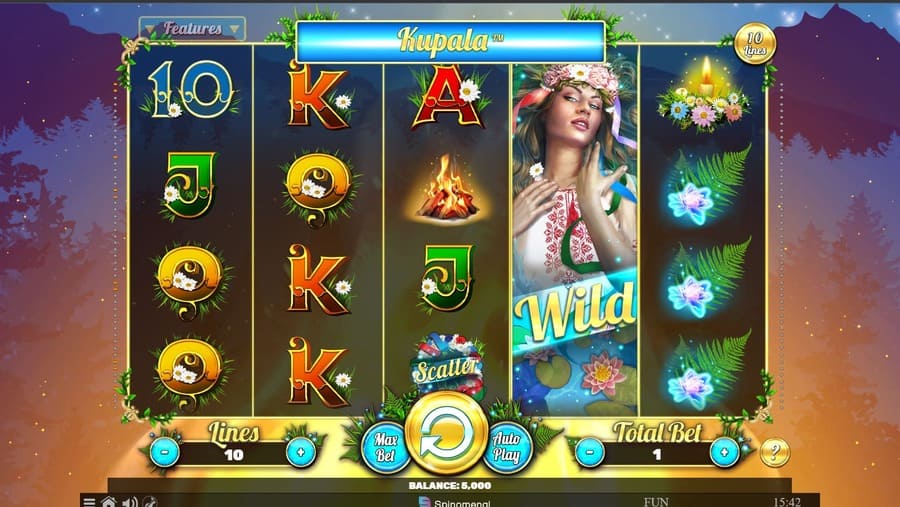Viewport: 900px width, 507px height.
Task: Go to the home icon
Action: coord(108,500)
